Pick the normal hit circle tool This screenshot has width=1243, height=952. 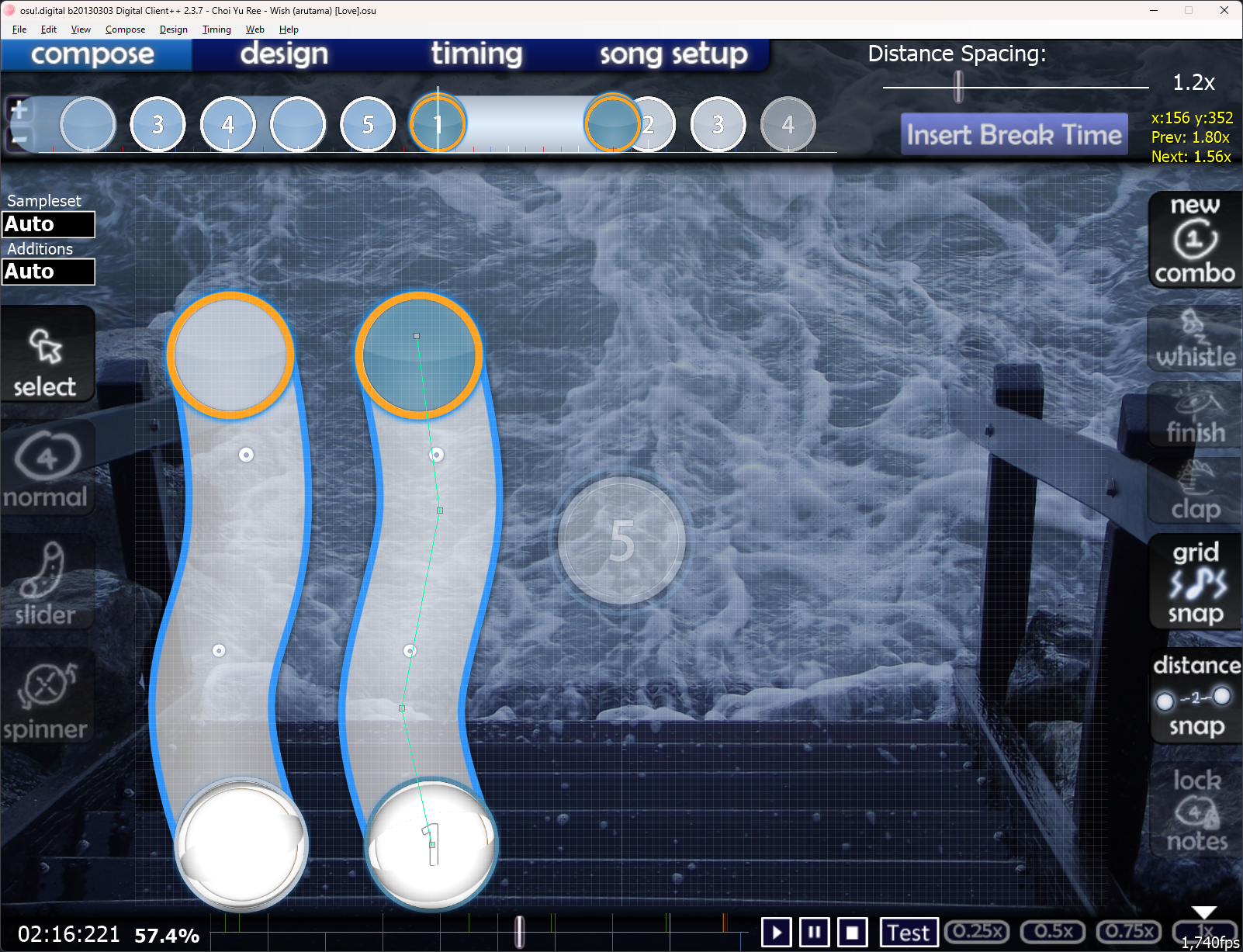(x=47, y=471)
